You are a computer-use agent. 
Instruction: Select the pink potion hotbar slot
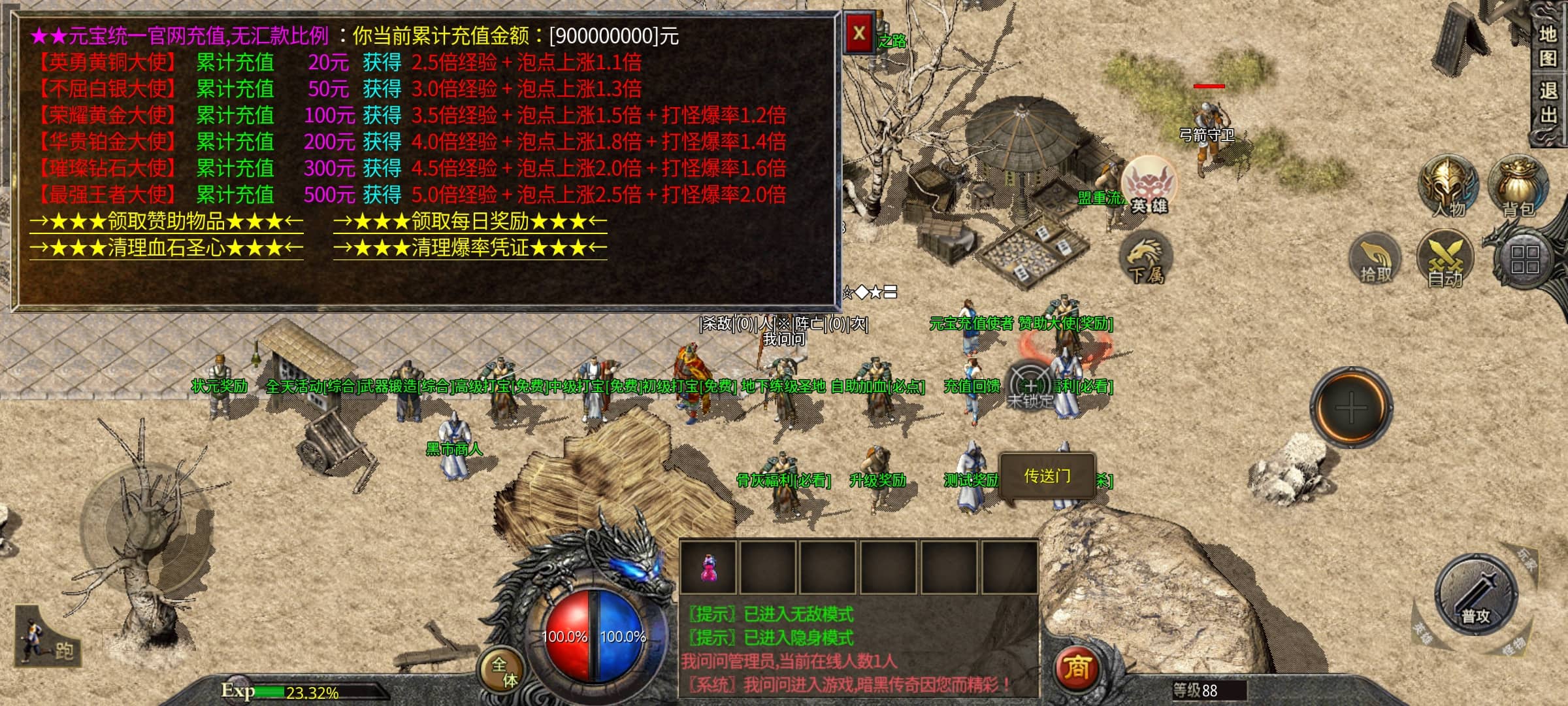pyautogui.click(x=708, y=567)
